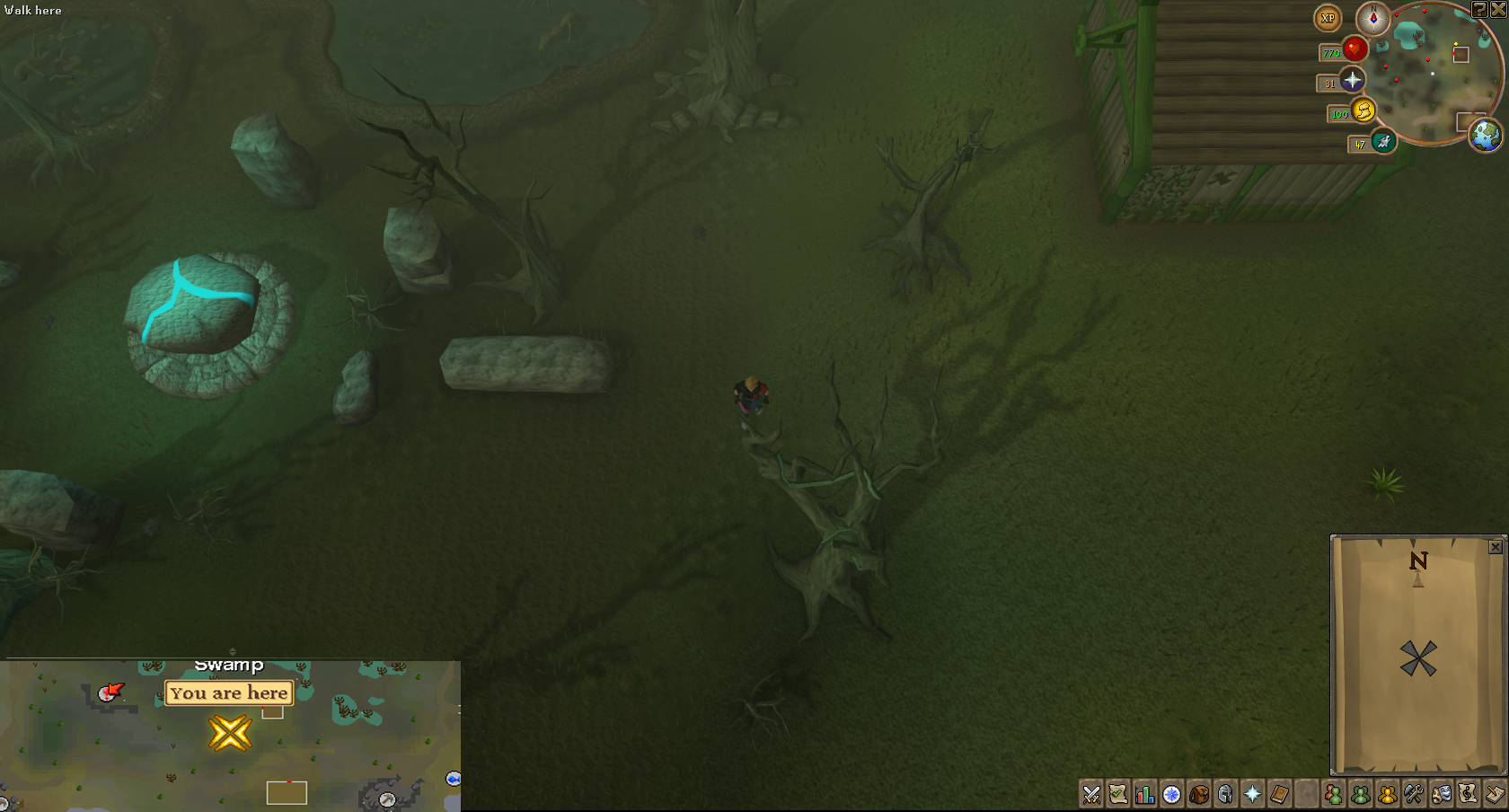Click the question mark help button
This screenshot has width=1509, height=812.
[1479, 9]
